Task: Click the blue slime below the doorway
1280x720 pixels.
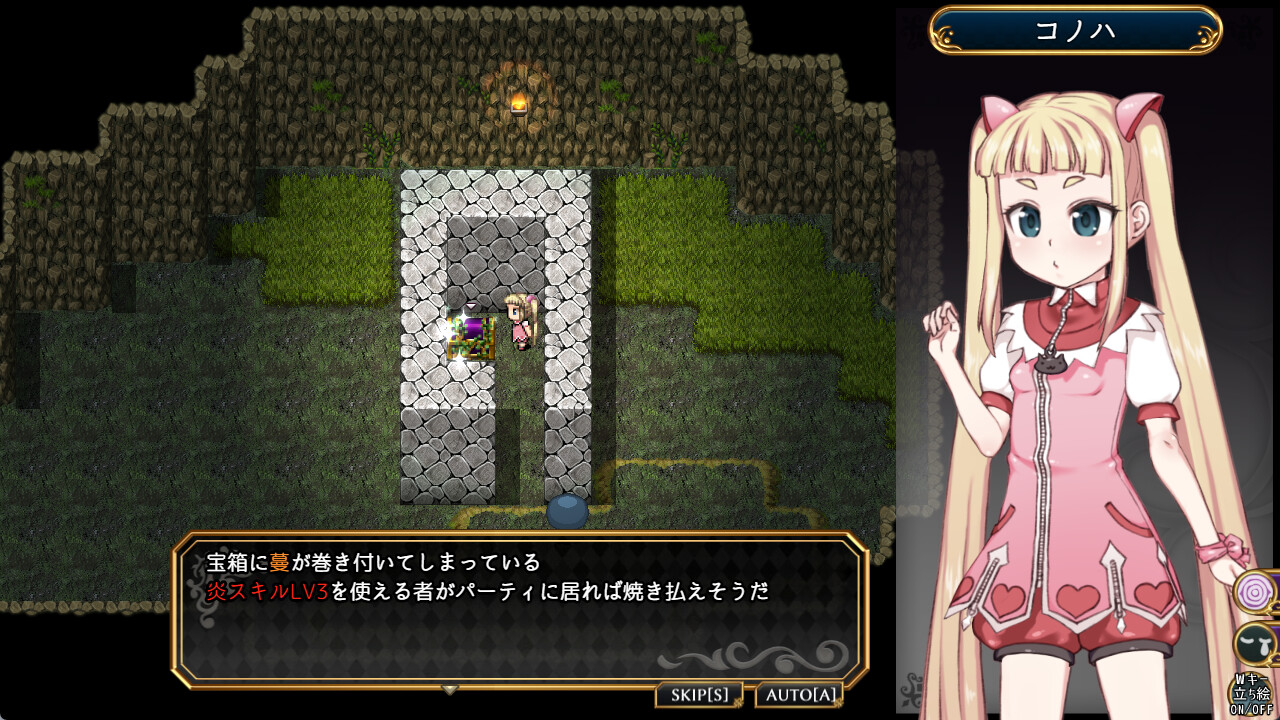Action: pos(565,513)
